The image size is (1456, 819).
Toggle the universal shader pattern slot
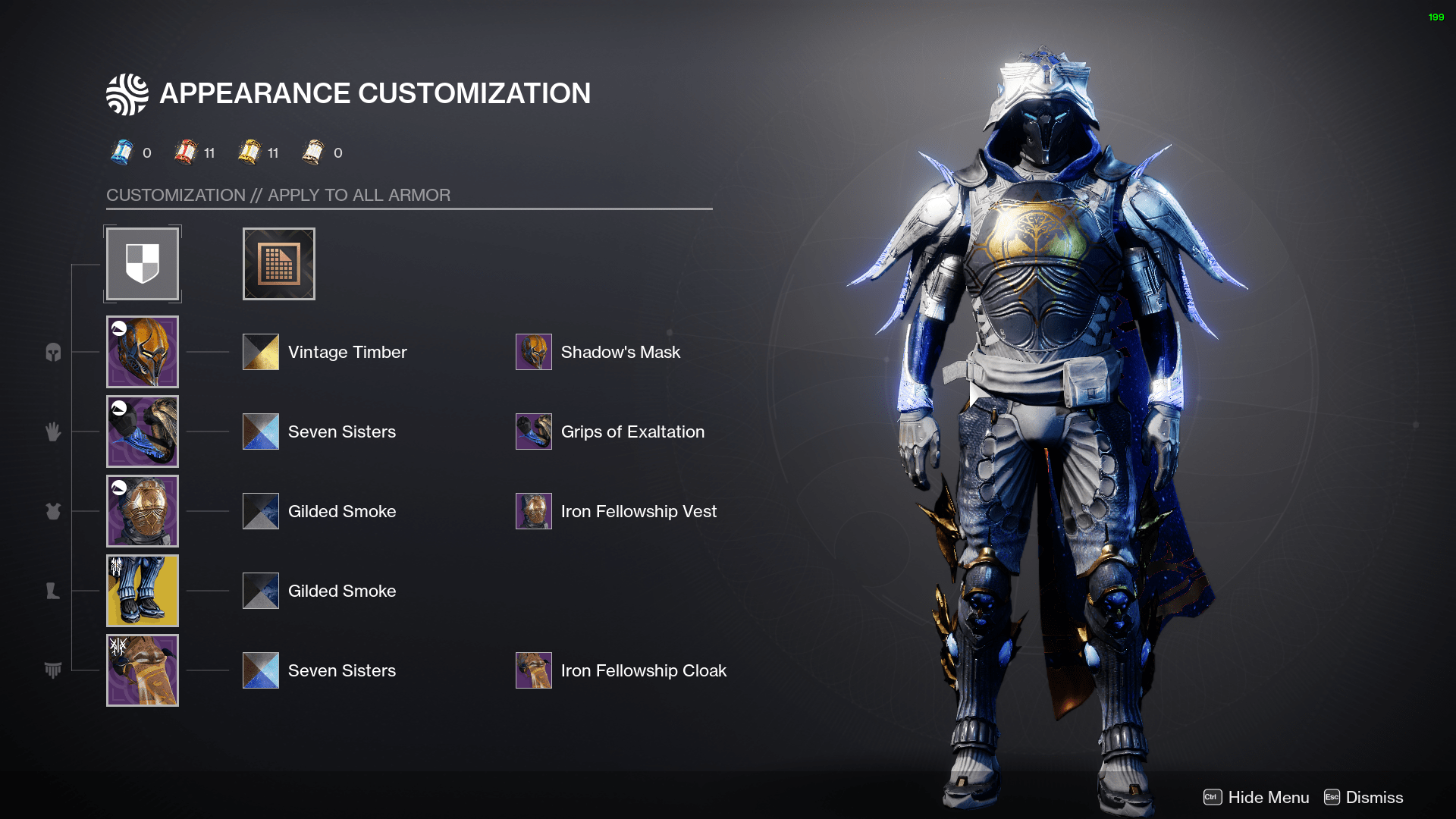tap(278, 263)
